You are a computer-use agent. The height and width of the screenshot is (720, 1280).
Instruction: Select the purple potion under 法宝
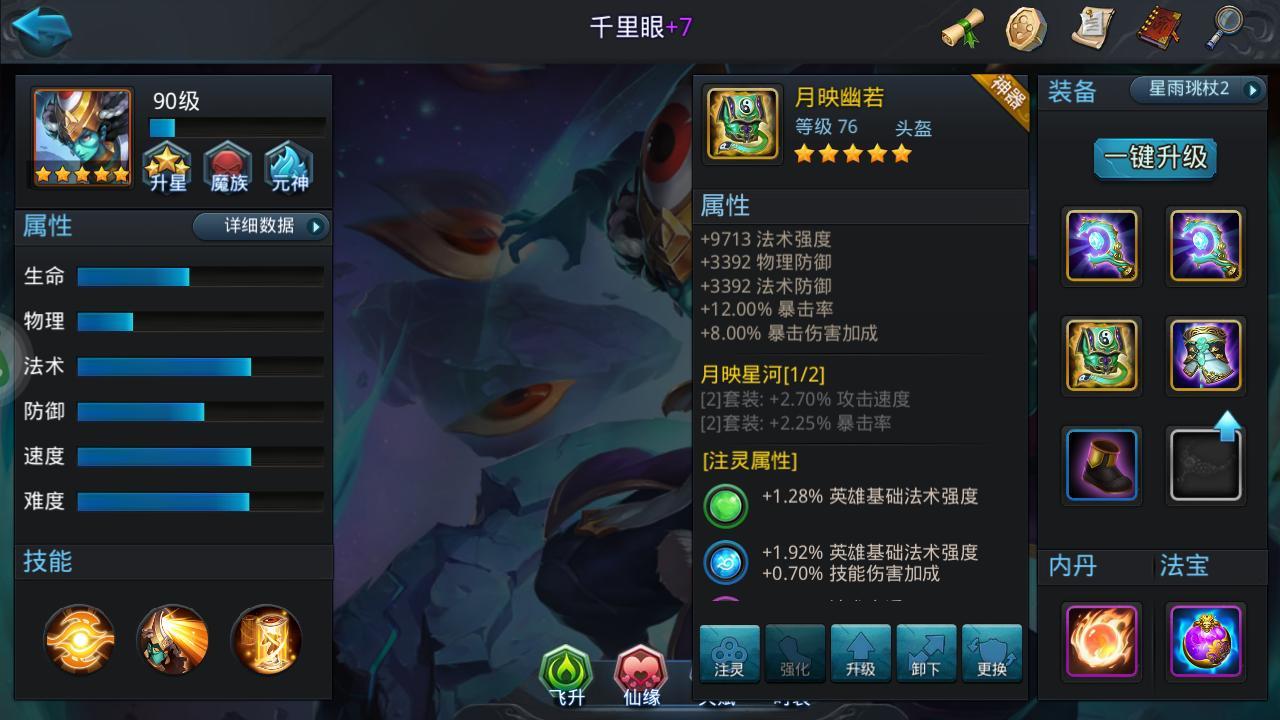[x=1205, y=641]
